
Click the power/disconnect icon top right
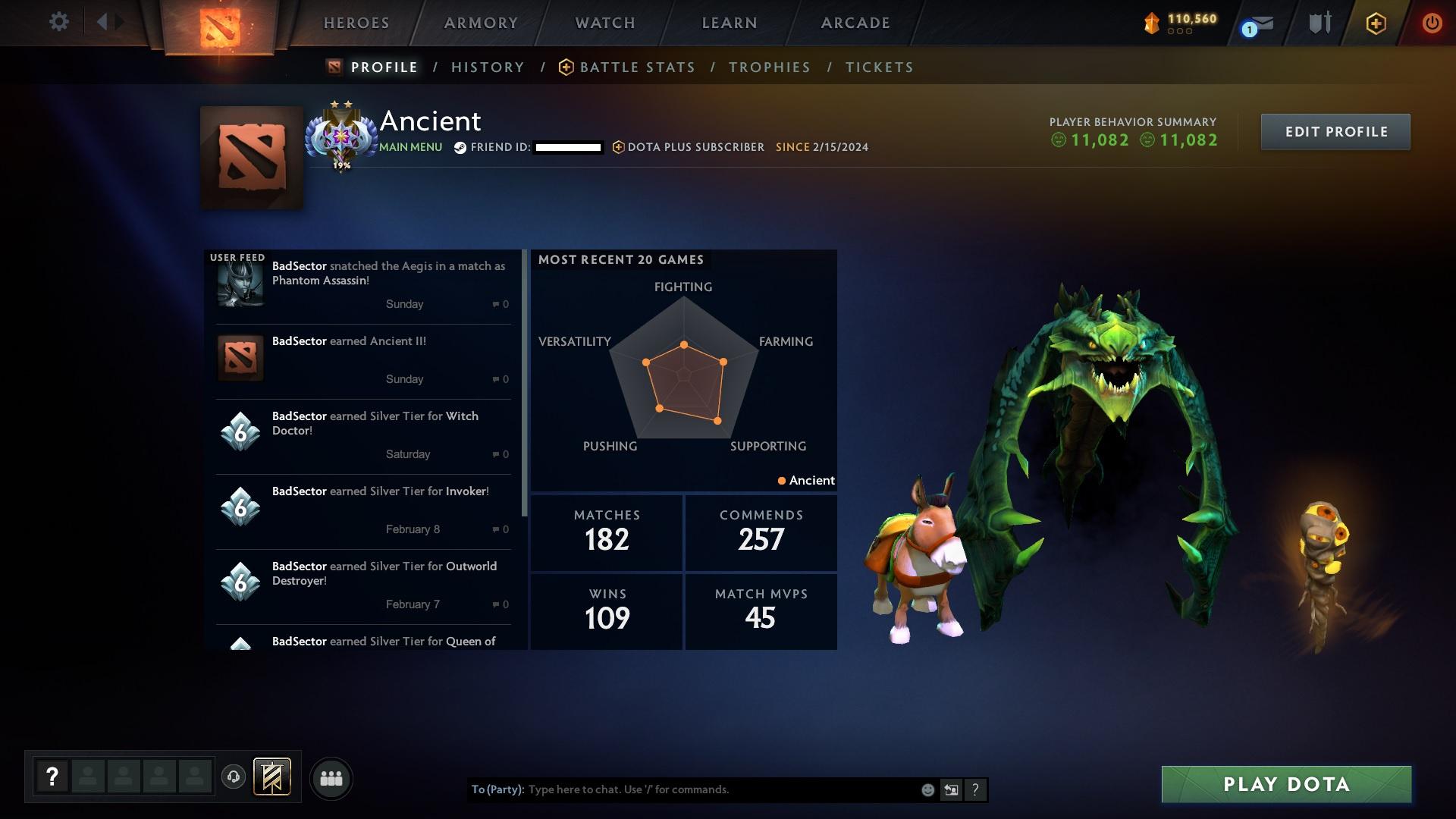point(1432,23)
